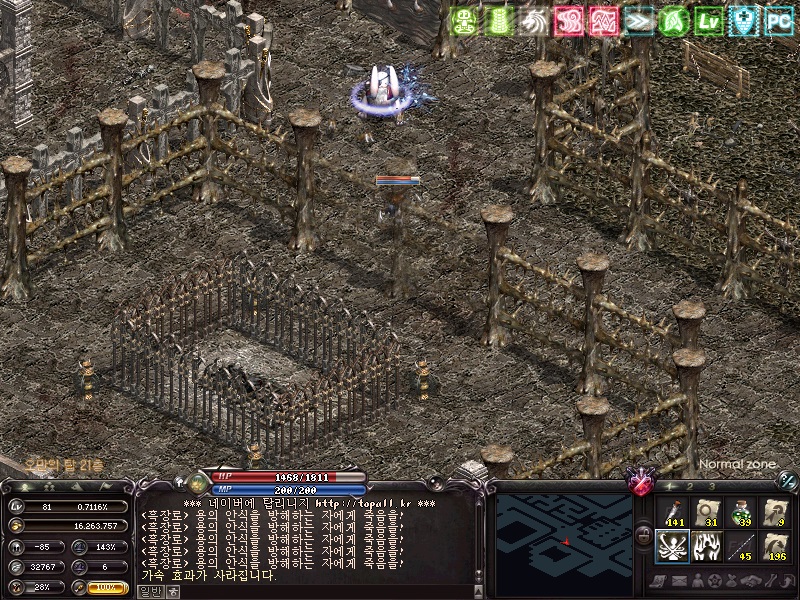Click the PC status icon
The width and height of the screenshot is (800, 600).
pyautogui.click(x=779, y=21)
